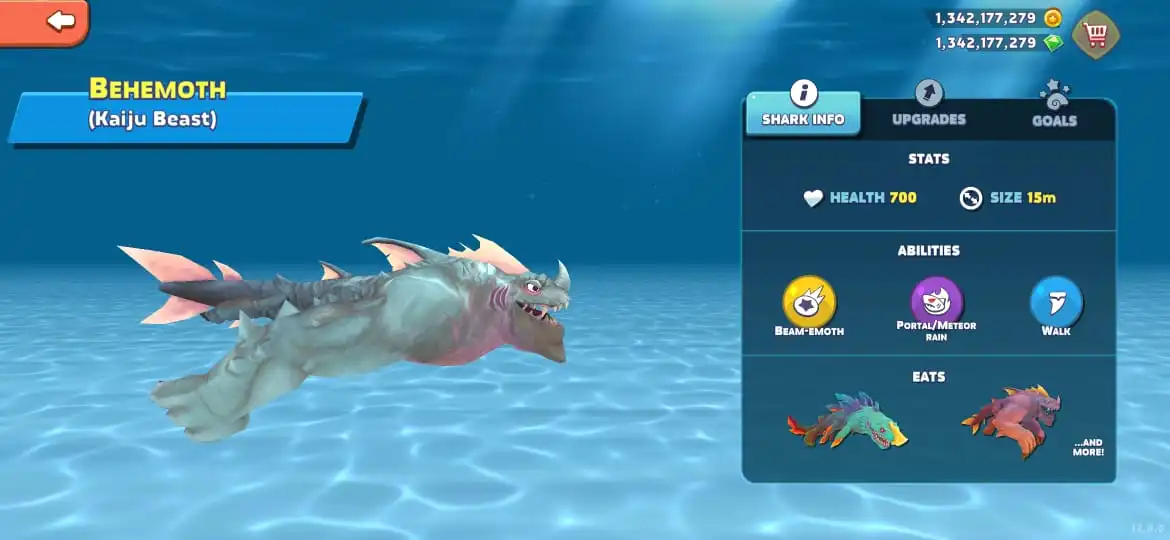Show the Portal/Meteor Rain ability
Screen dimensions: 1170x540
click(x=936, y=300)
